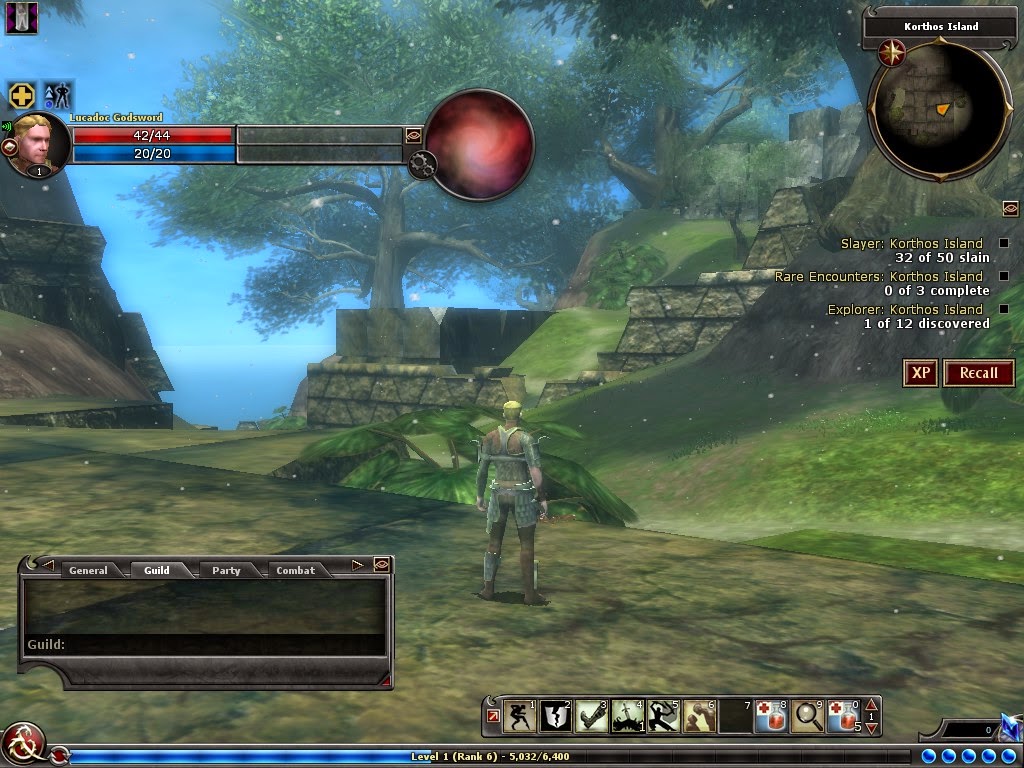Use the red potion in slot 8

pos(771,716)
